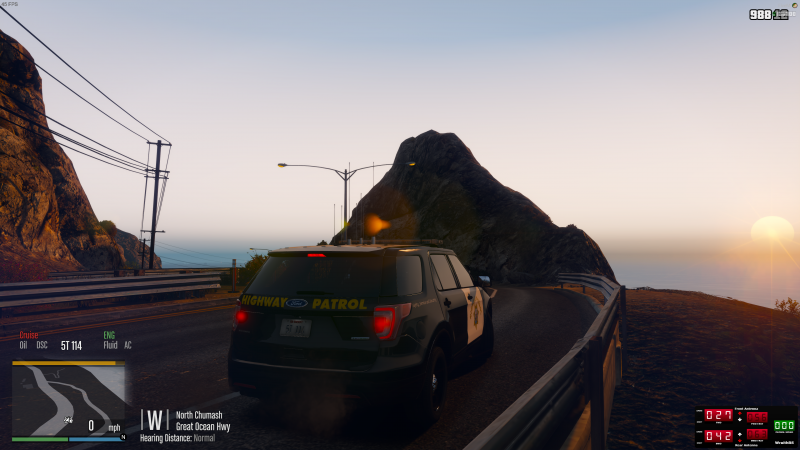The height and width of the screenshot is (450, 800).
Task: Click the DSC vehicle status label
Action: point(42,346)
